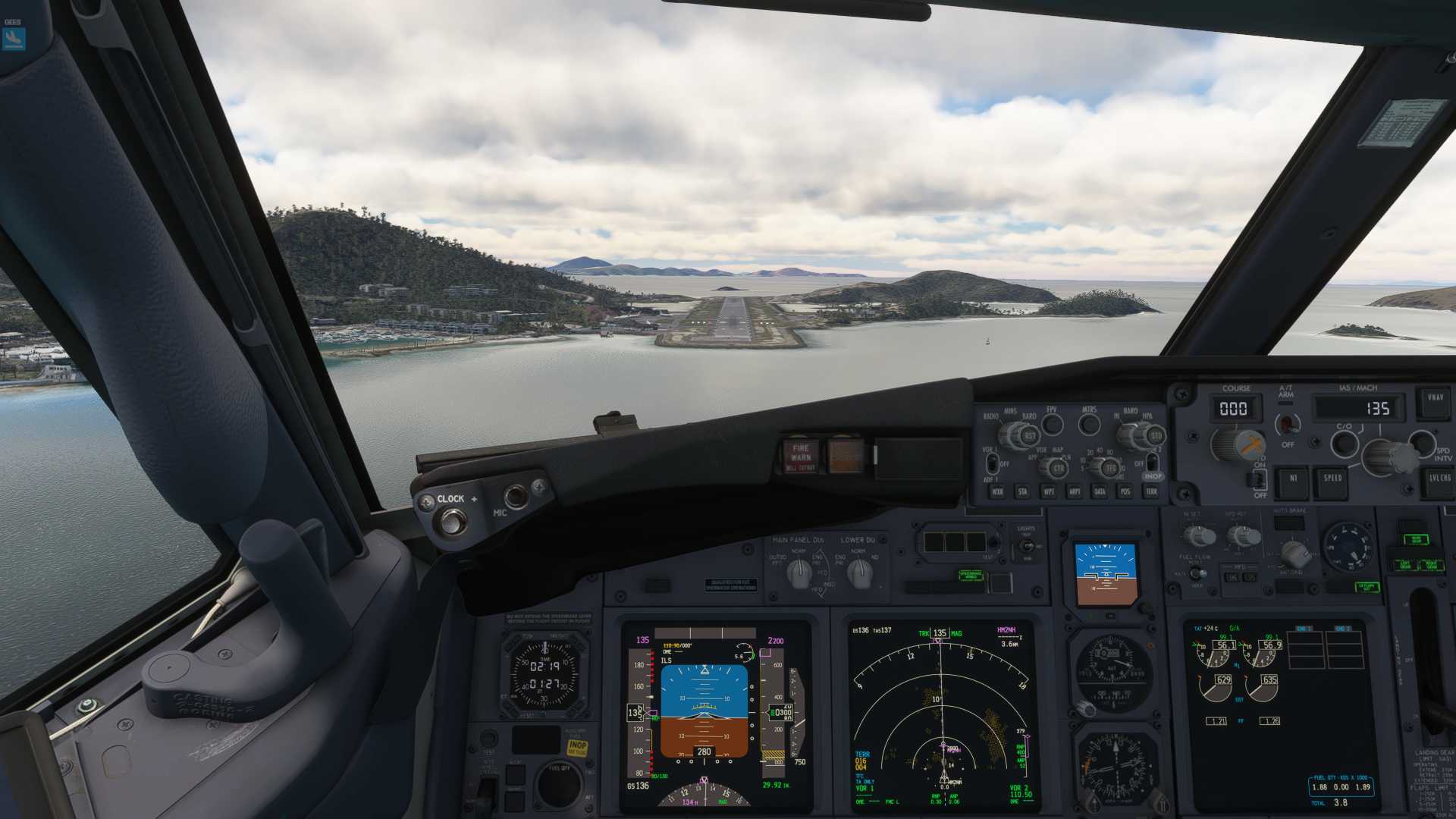The image size is (1456, 819).
Task: Click the Lower DU selector knob
Action: click(x=858, y=573)
